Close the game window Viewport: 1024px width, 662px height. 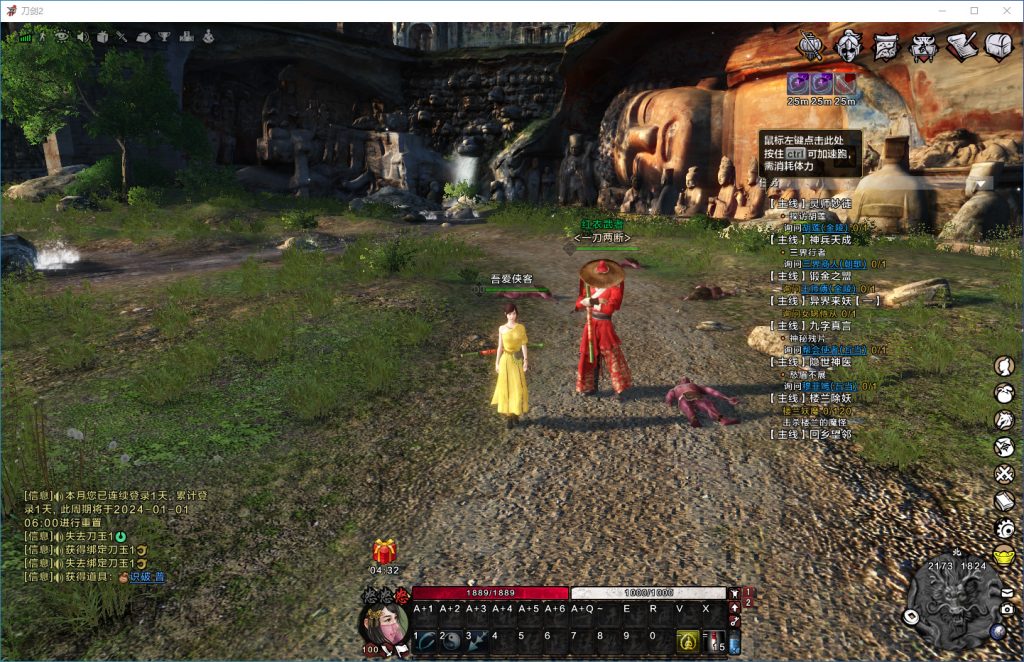pyautogui.click(x=1001, y=10)
